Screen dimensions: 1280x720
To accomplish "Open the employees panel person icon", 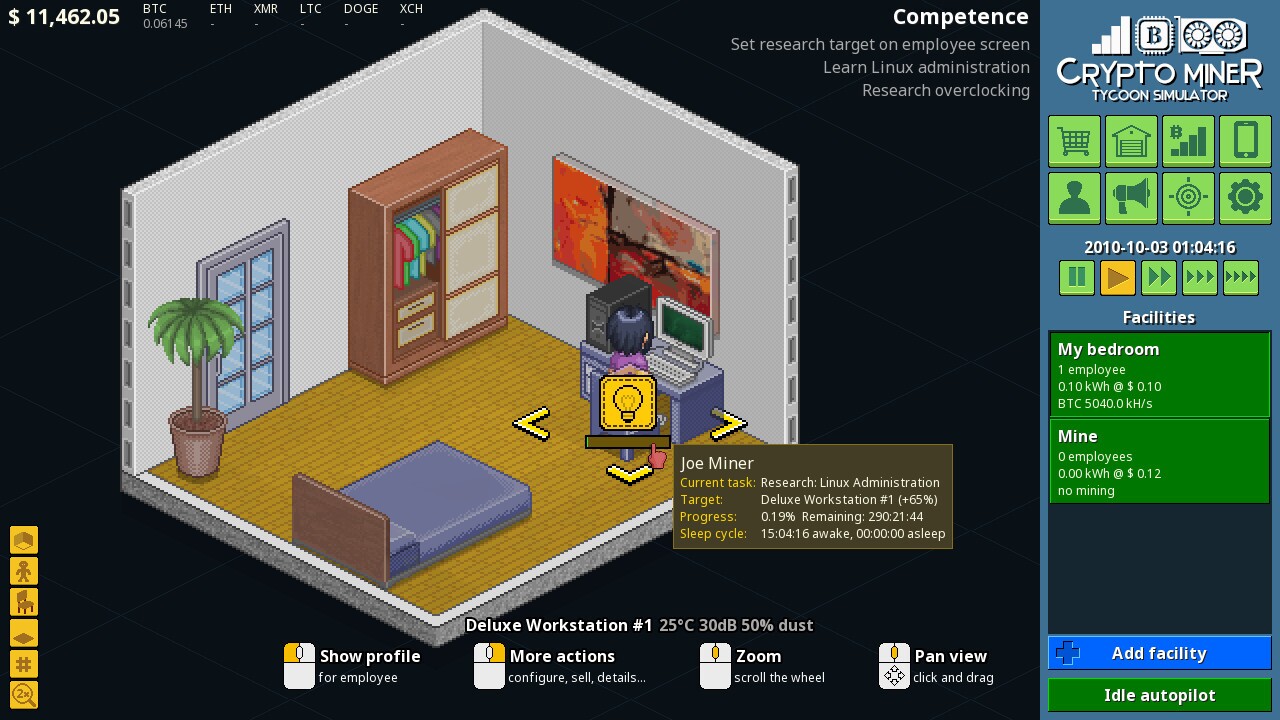I will [x=1074, y=197].
